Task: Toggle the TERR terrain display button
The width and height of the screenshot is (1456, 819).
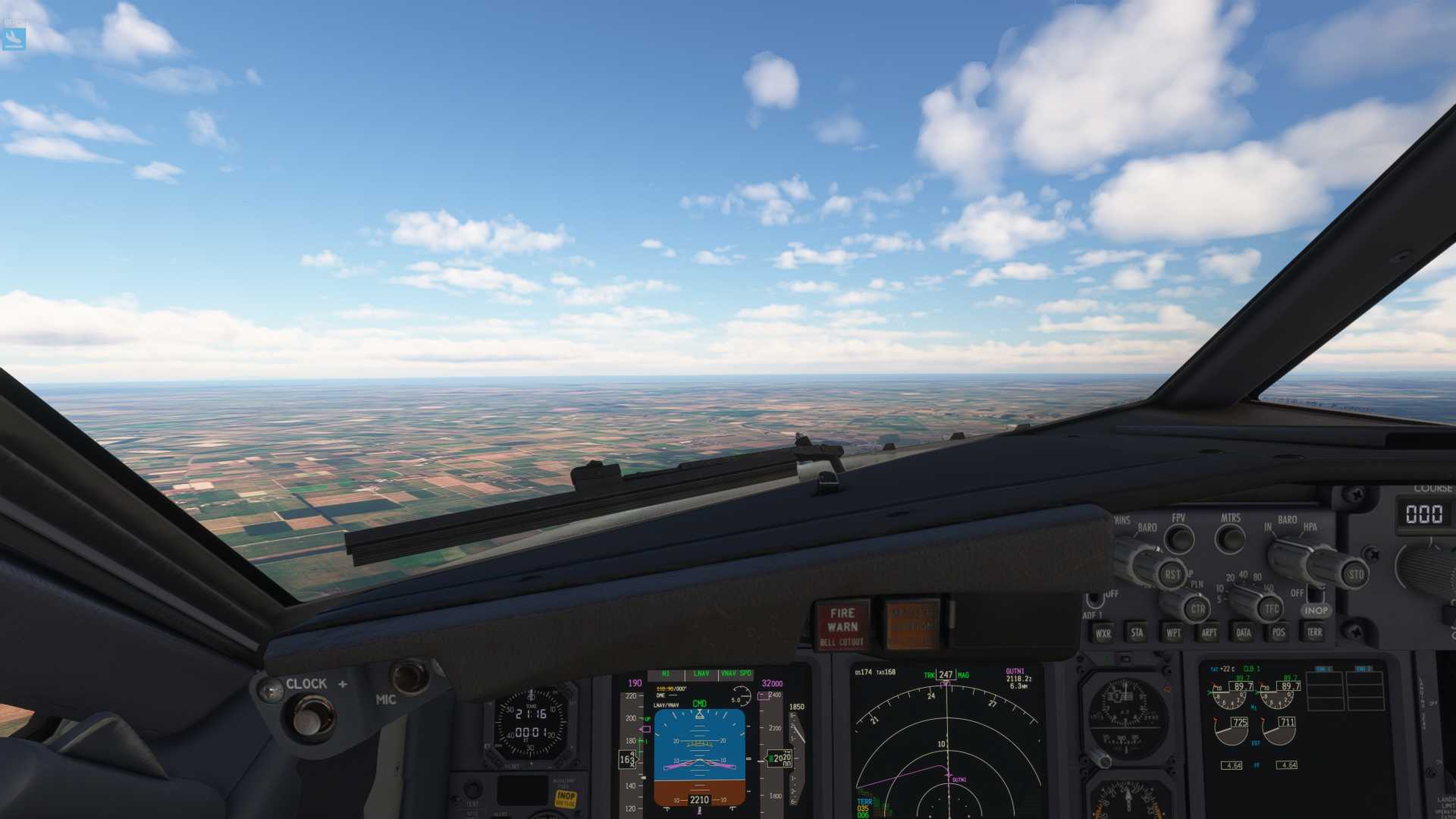Action: click(1314, 632)
